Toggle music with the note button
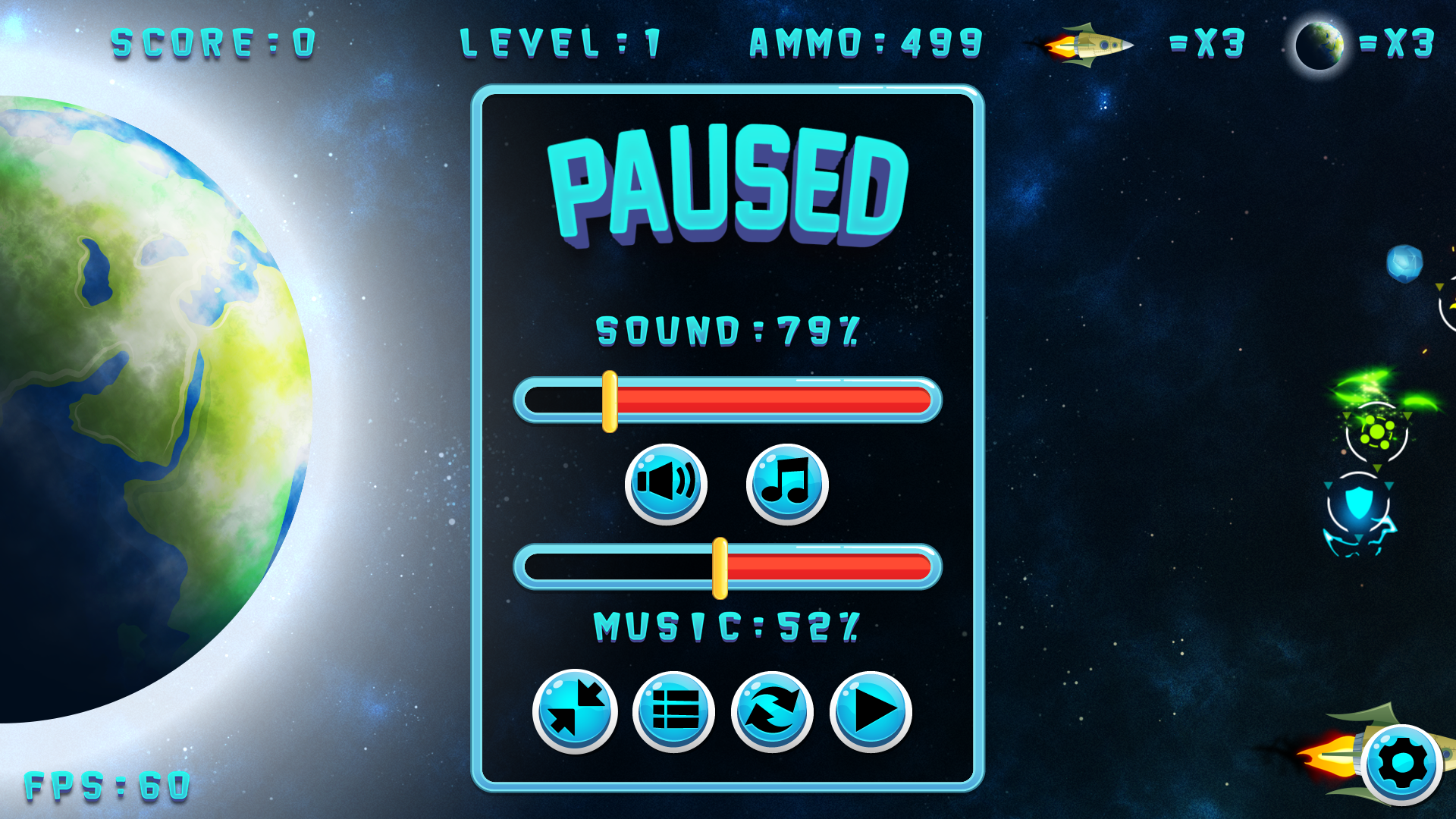1456x819 pixels. coord(787,484)
